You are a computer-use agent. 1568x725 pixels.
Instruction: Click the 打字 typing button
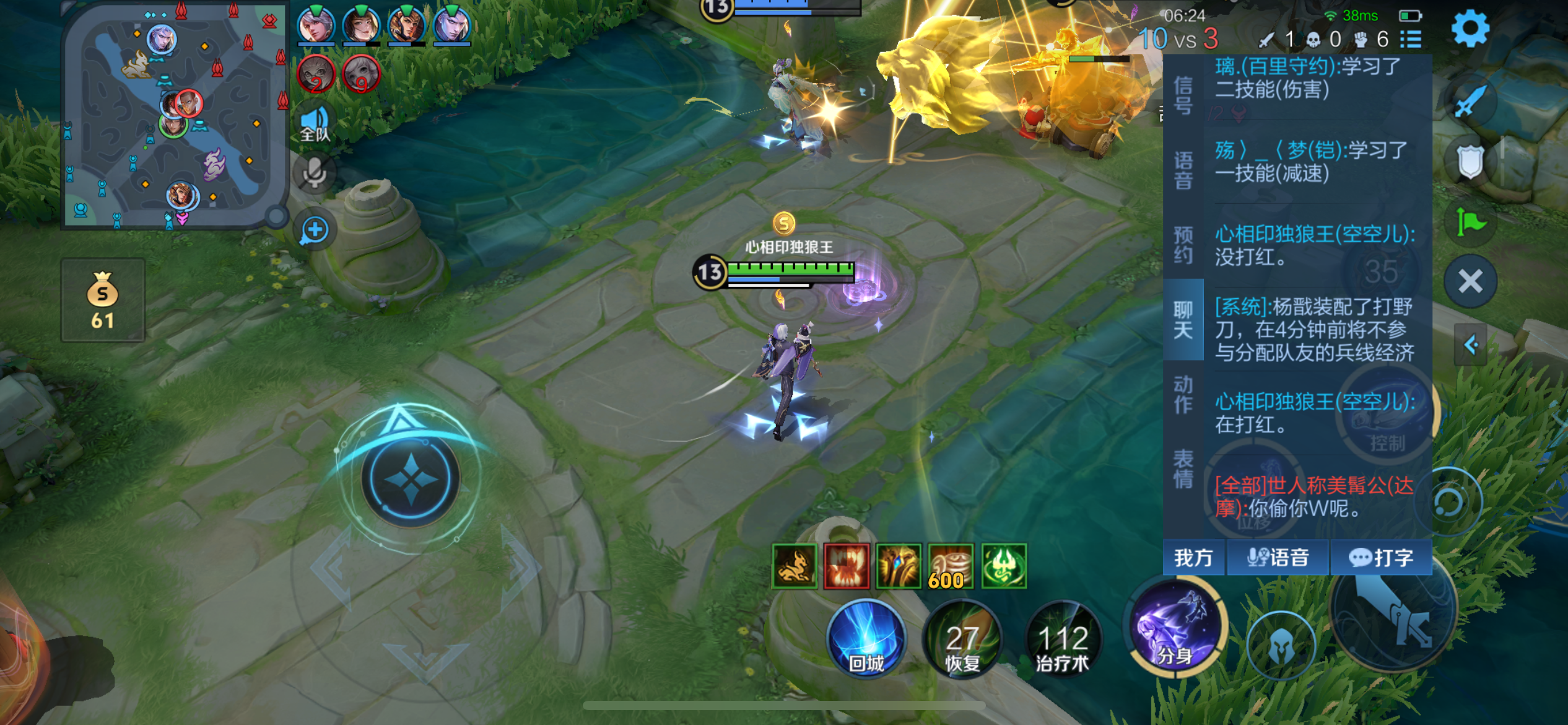[1381, 558]
